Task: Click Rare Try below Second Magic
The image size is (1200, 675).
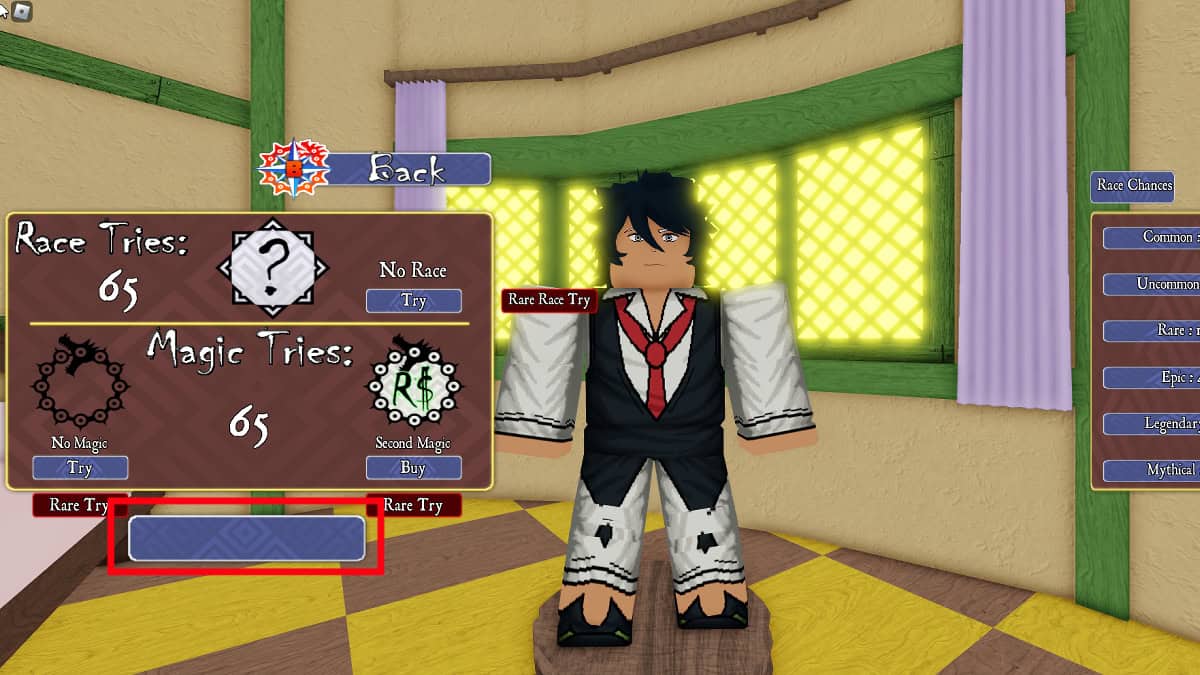Action: (413, 505)
